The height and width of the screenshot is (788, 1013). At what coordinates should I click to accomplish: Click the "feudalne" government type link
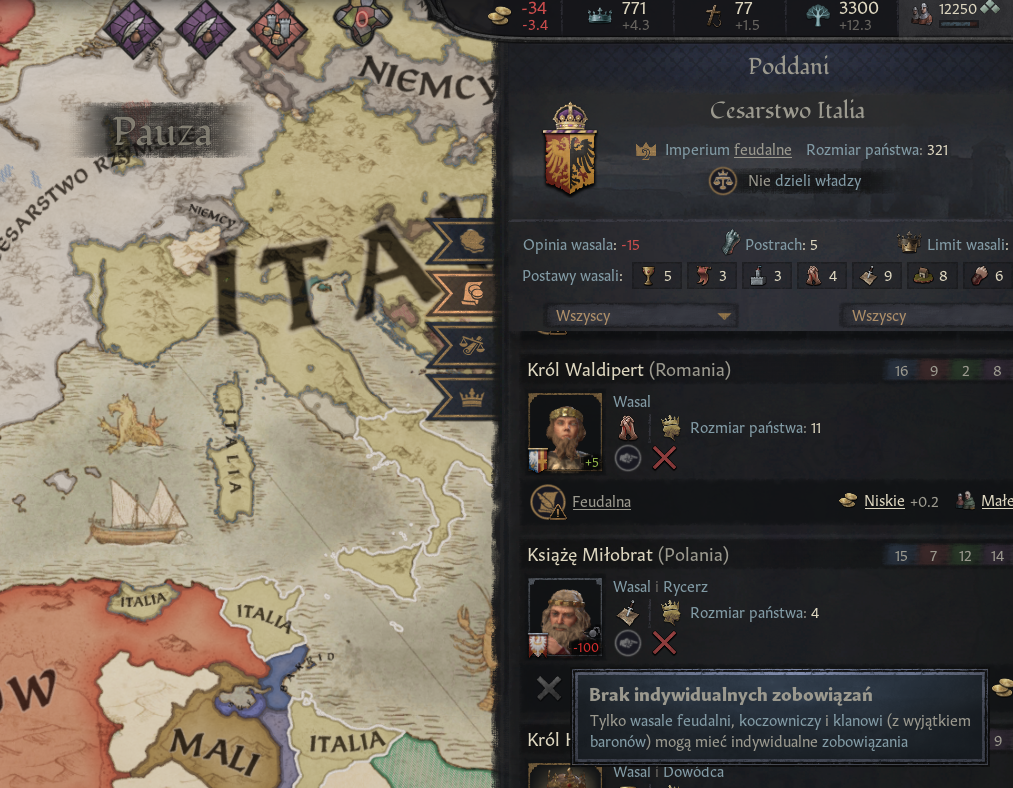pos(762,150)
